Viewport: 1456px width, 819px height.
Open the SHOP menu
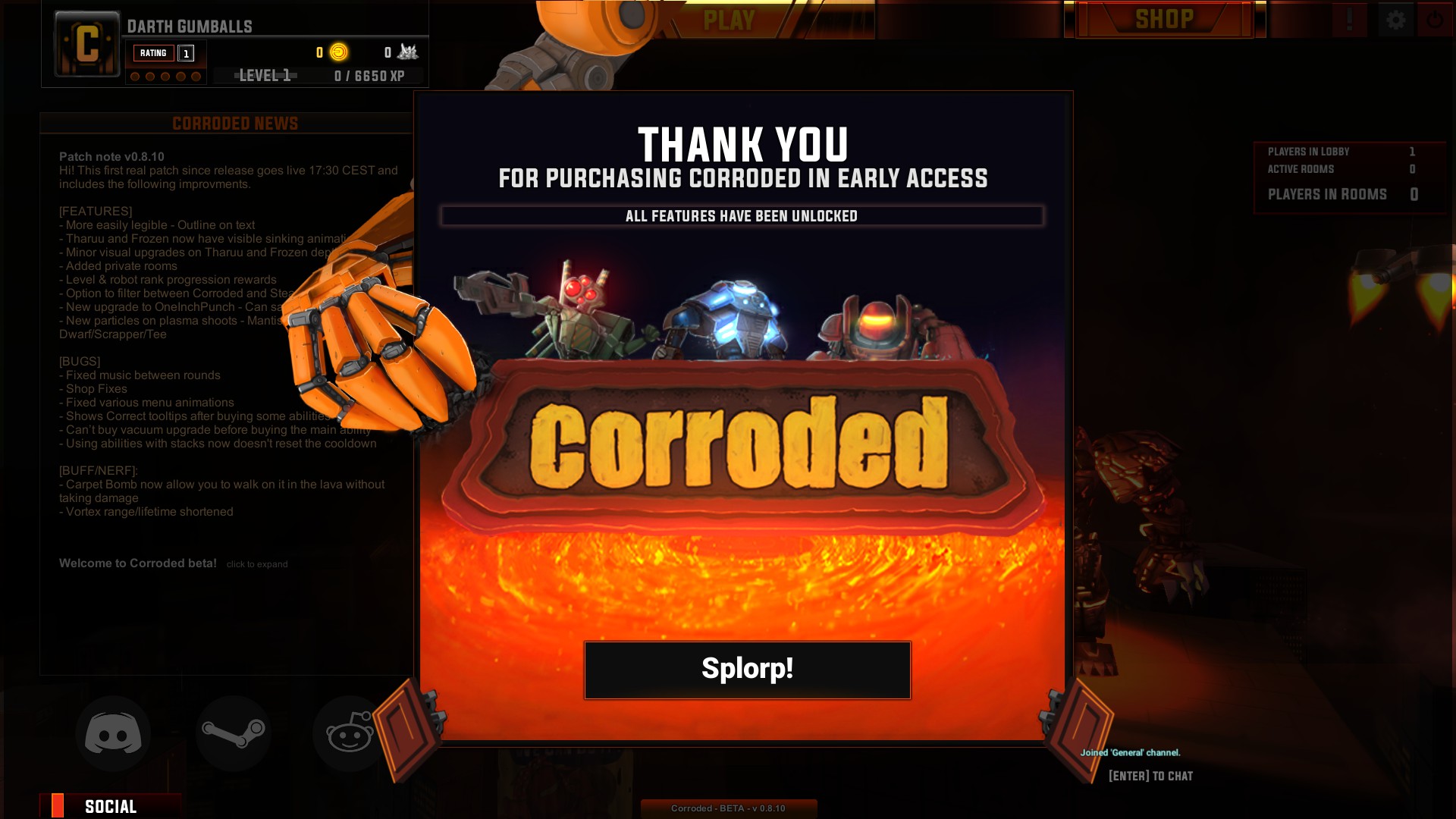coord(1164,19)
